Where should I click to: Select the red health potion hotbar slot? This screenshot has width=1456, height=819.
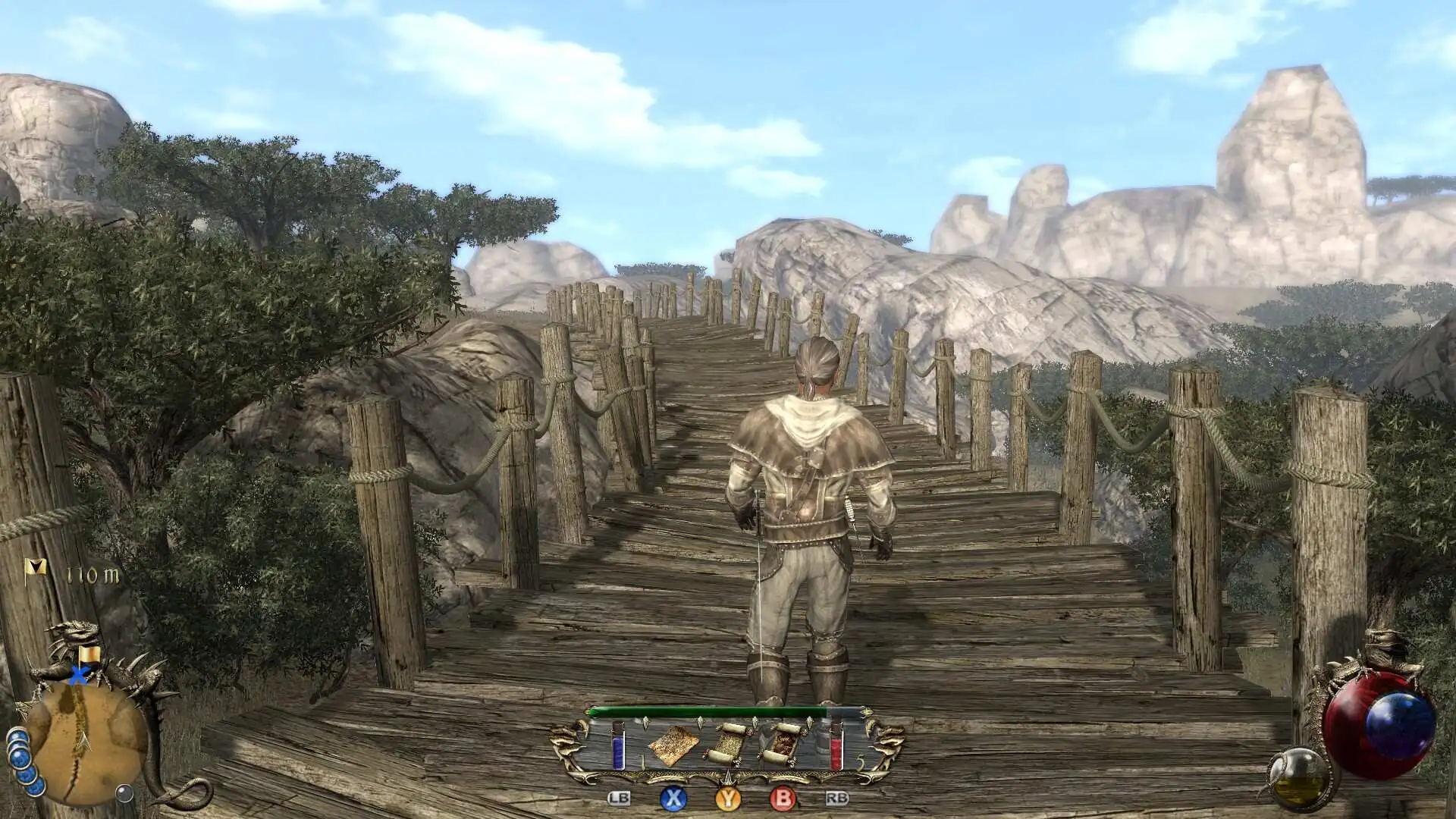click(836, 745)
